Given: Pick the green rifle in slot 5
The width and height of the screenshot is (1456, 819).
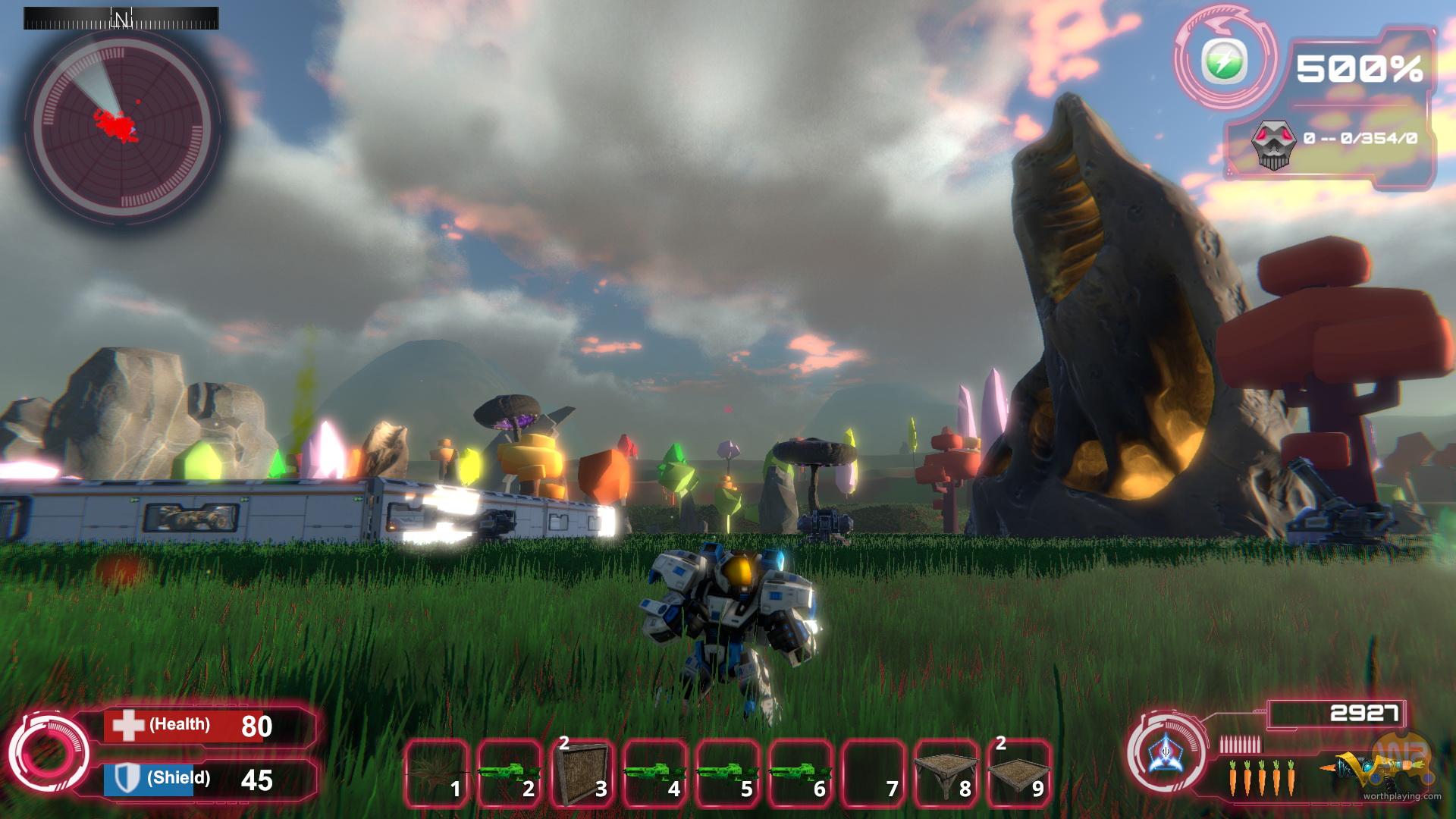Looking at the screenshot, I should [727, 772].
